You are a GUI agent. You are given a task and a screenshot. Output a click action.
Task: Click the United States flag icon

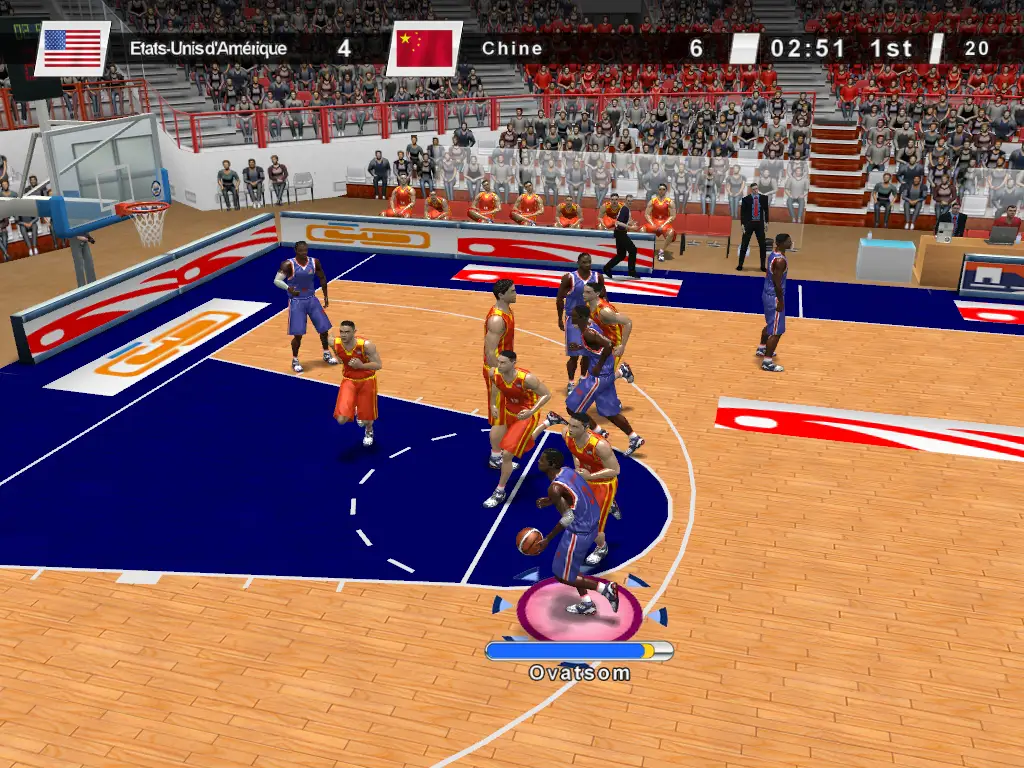[73, 48]
